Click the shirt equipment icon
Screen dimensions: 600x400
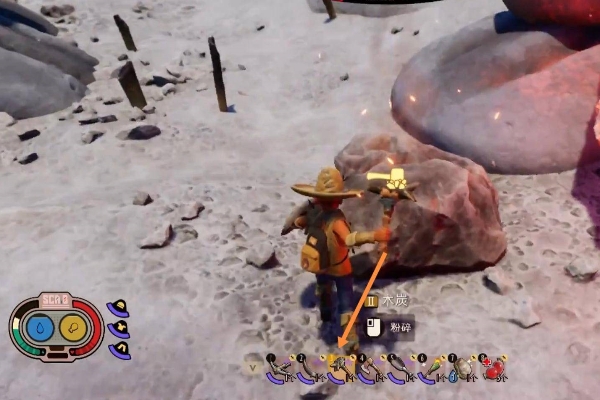click(x=123, y=329)
